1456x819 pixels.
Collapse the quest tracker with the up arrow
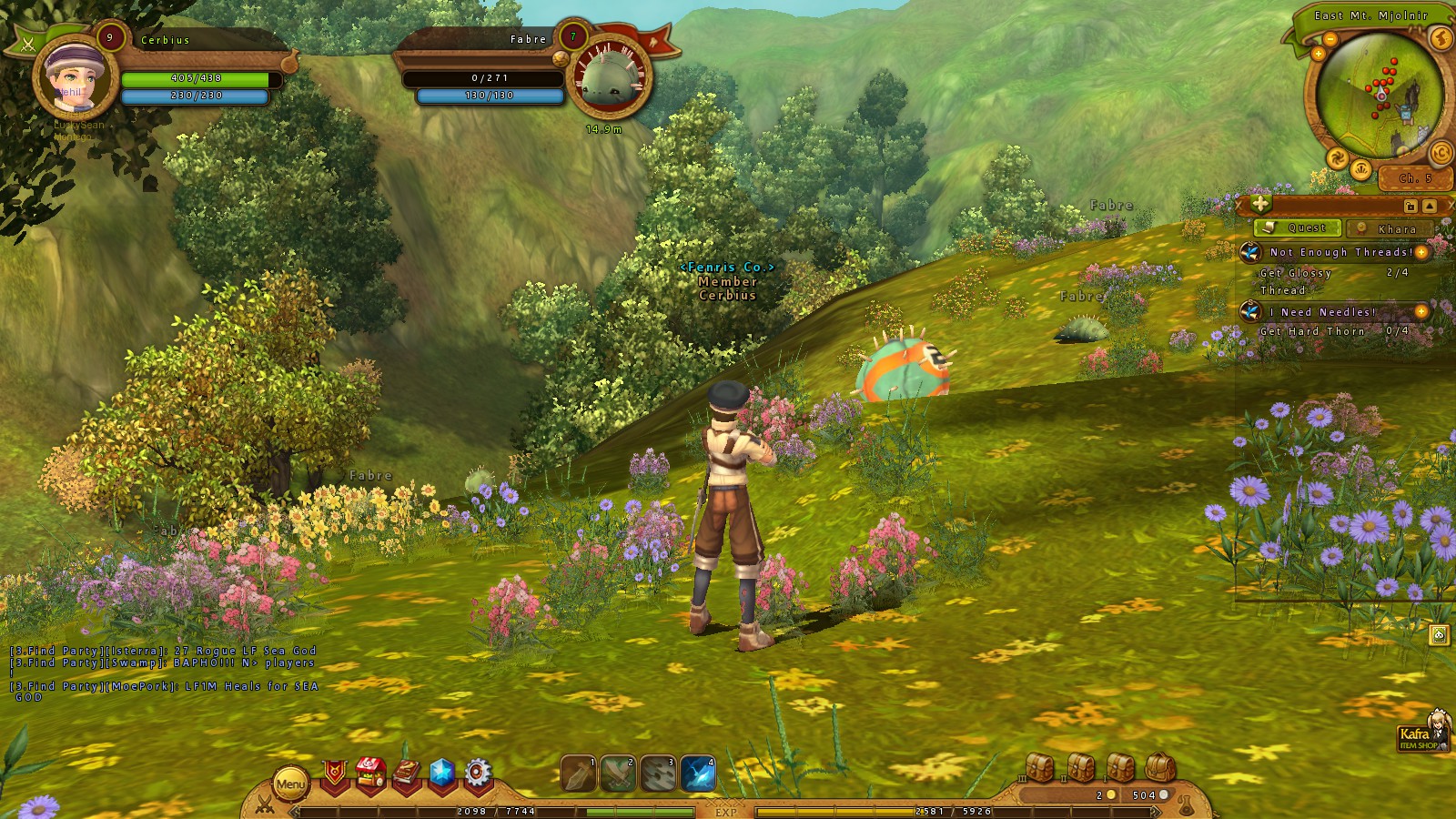point(1429,207)
